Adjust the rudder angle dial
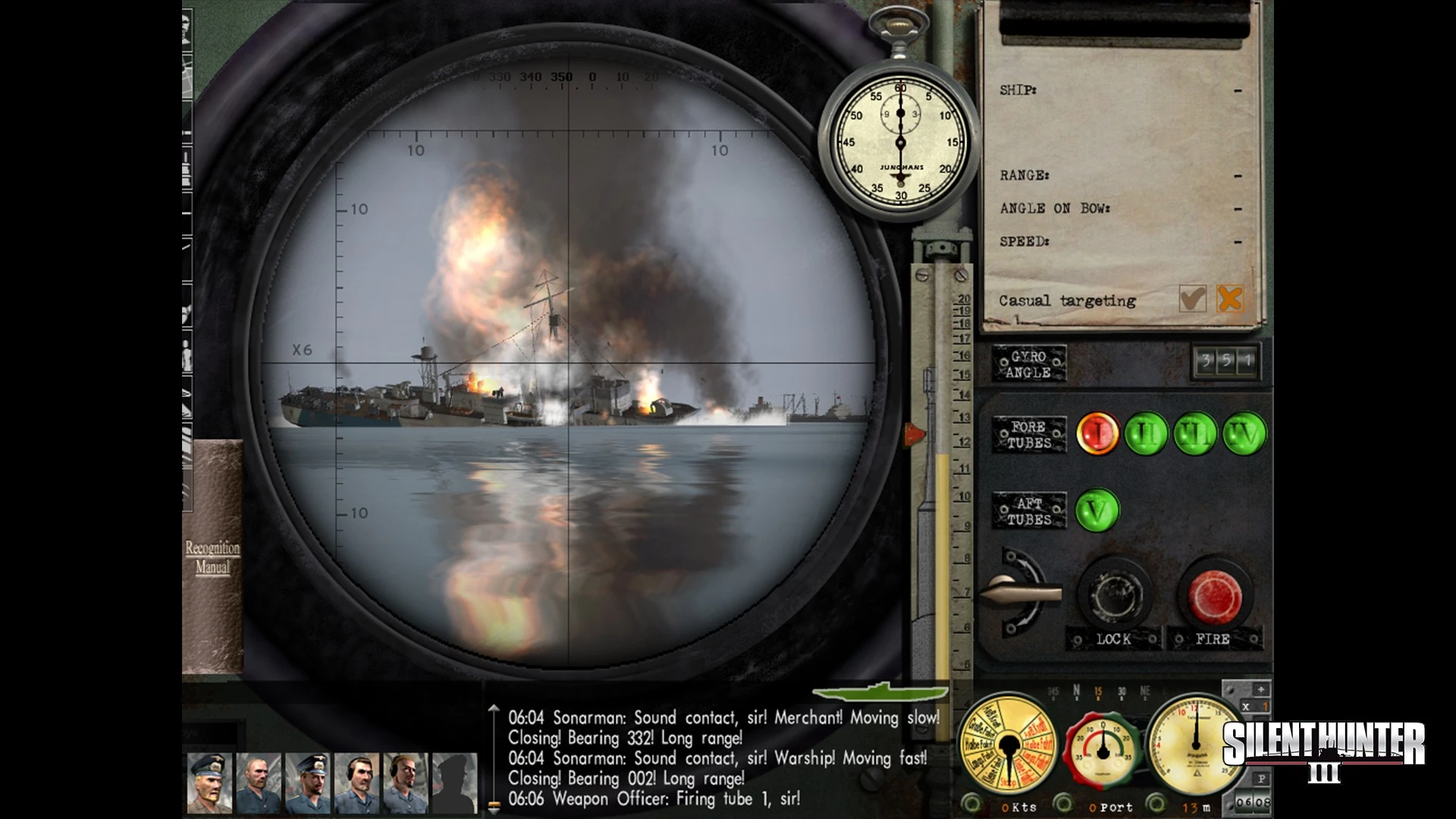Viewport: 1456px width, 819px height. 1103,751
